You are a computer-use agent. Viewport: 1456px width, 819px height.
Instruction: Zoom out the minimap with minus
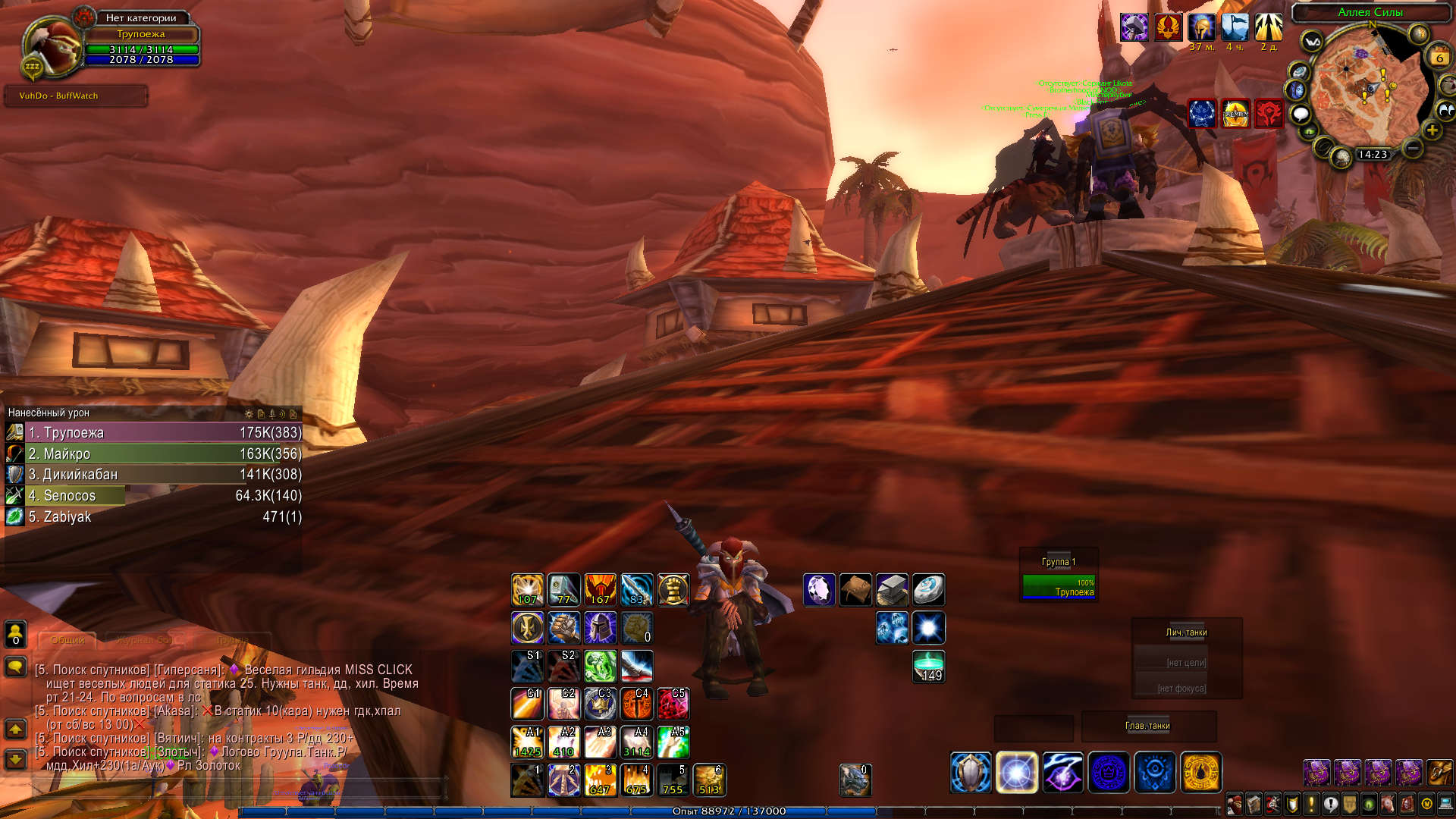pos(1412,149)
